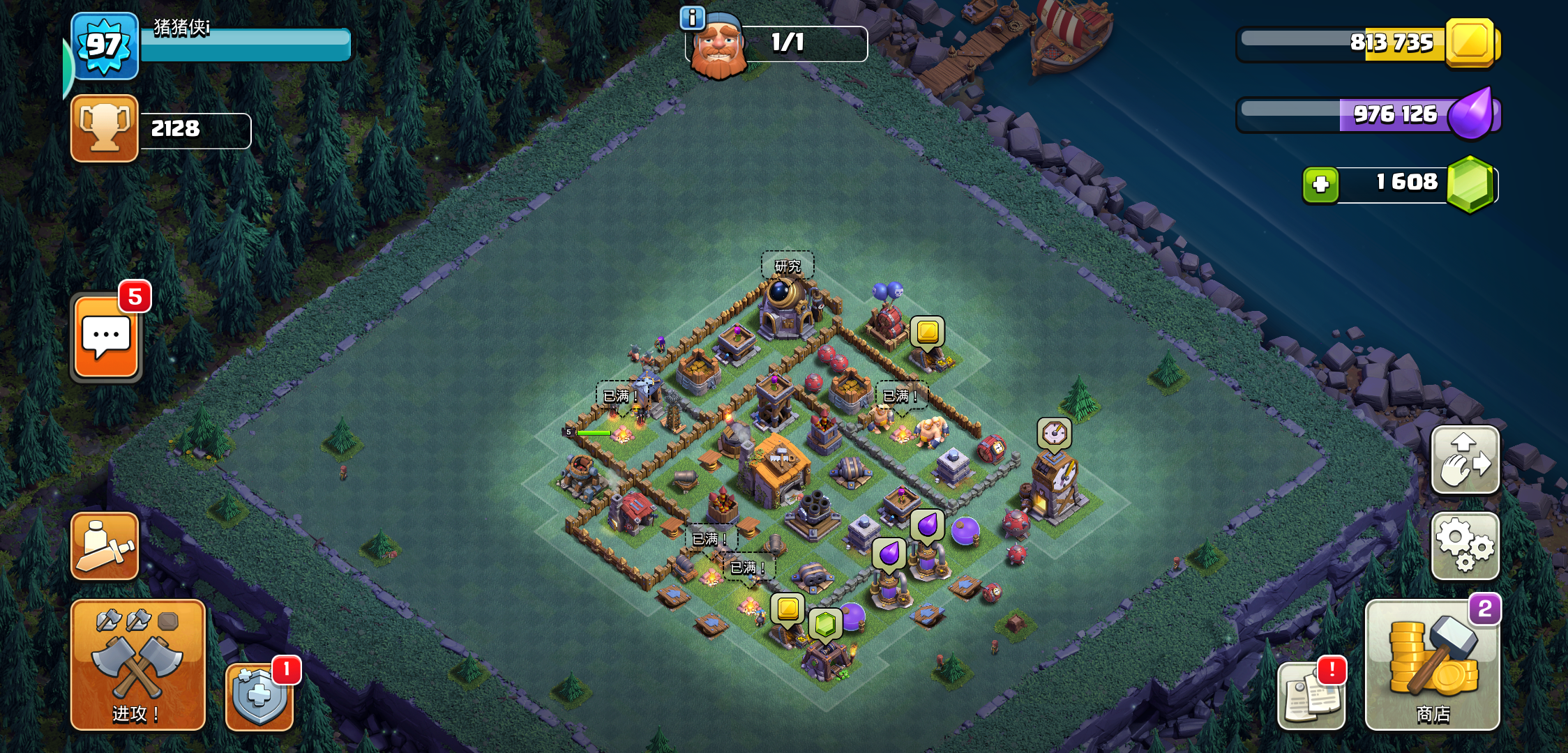The height and width of the screenshot is (753, 1568).
Task: View the Master Builder info icon
Action: (692, 18)
